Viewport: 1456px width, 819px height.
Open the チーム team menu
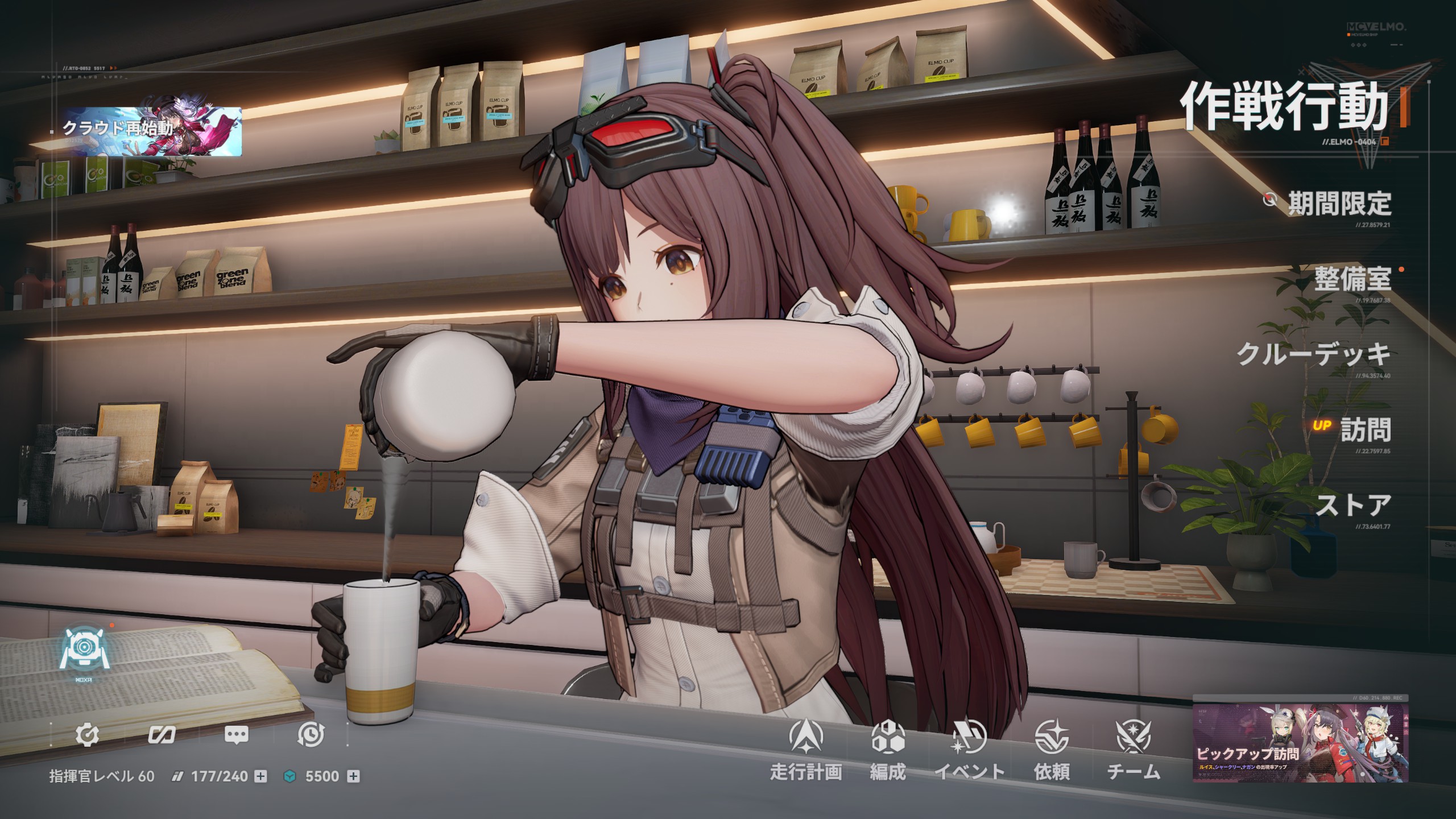point(1133,750)
